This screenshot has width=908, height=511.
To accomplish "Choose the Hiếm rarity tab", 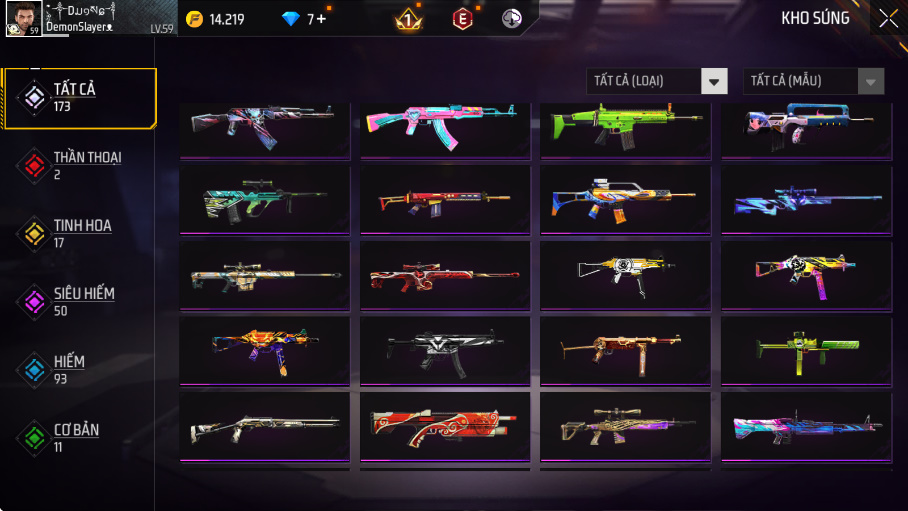I will pyautogui.click(x=78, y=369).
